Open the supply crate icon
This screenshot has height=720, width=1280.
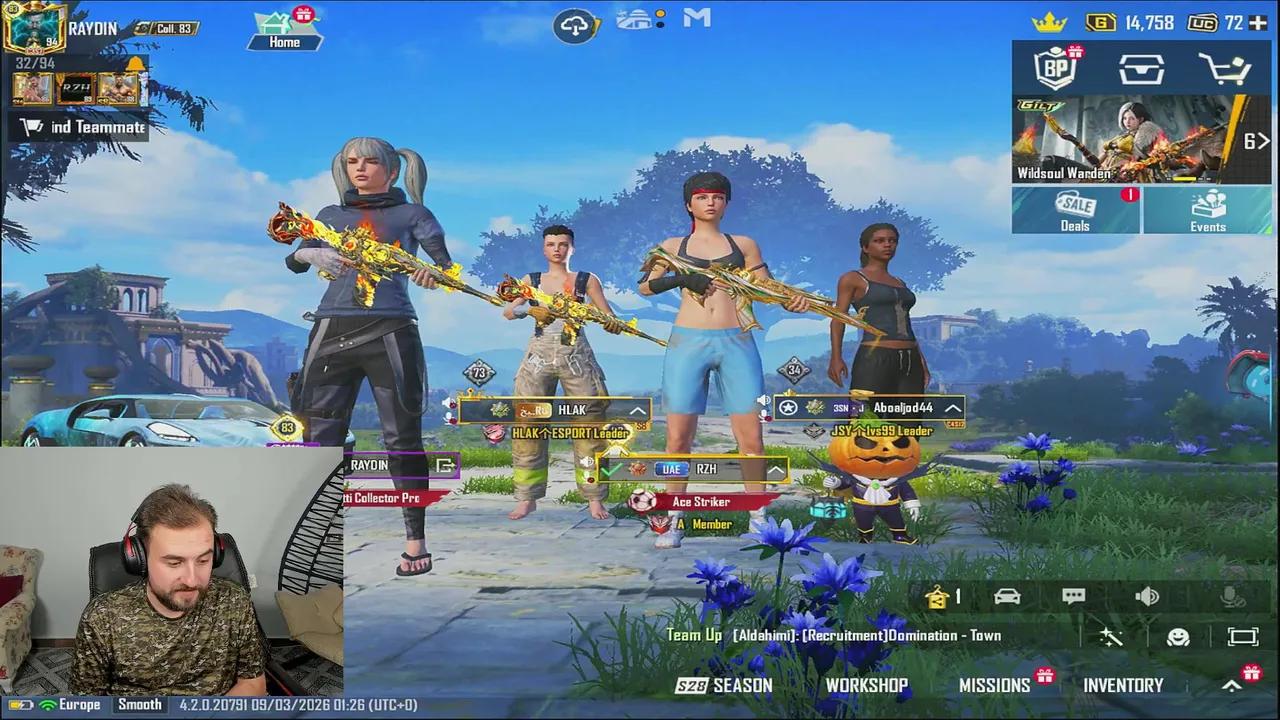[1141, 68]
